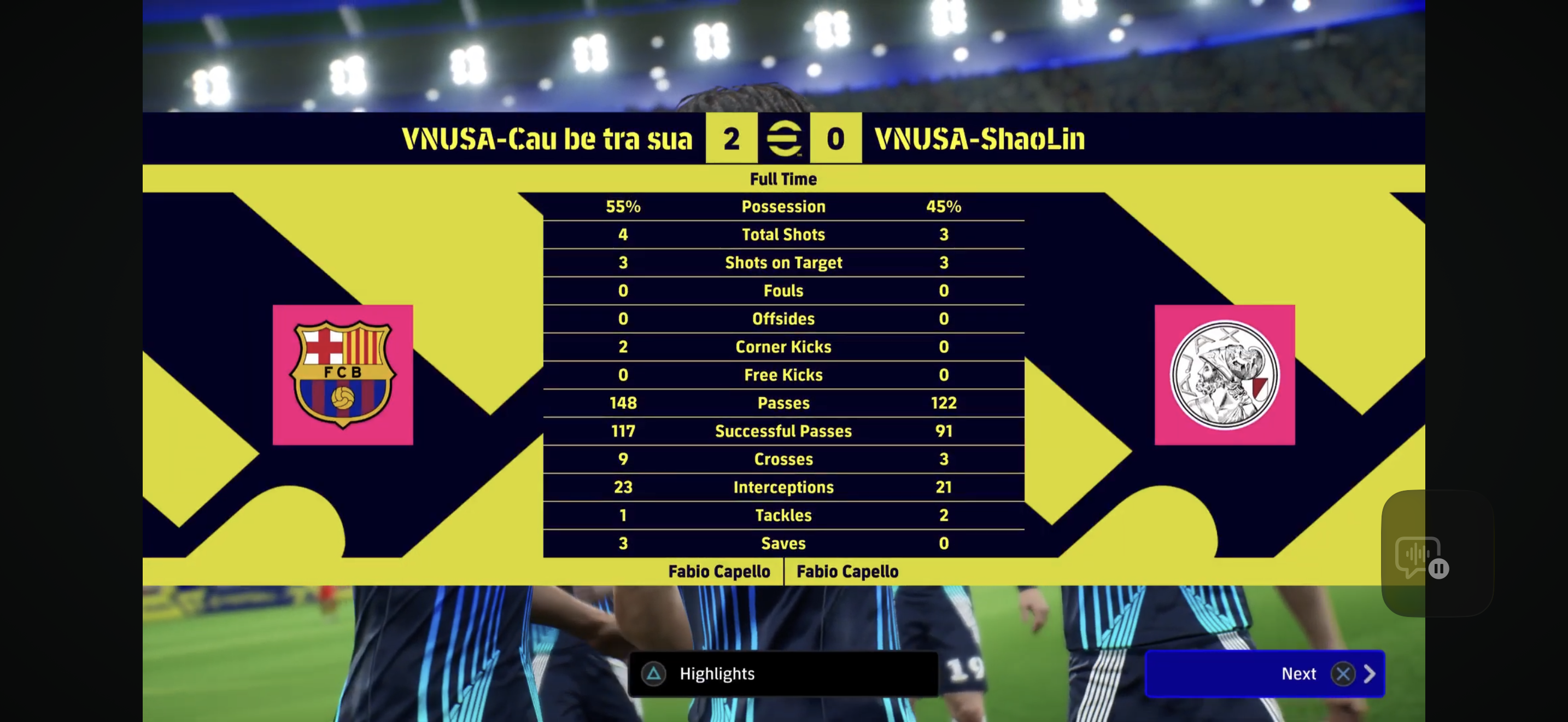
Task: Expand the Saves stat row
Action: click(x=783, y=544)
